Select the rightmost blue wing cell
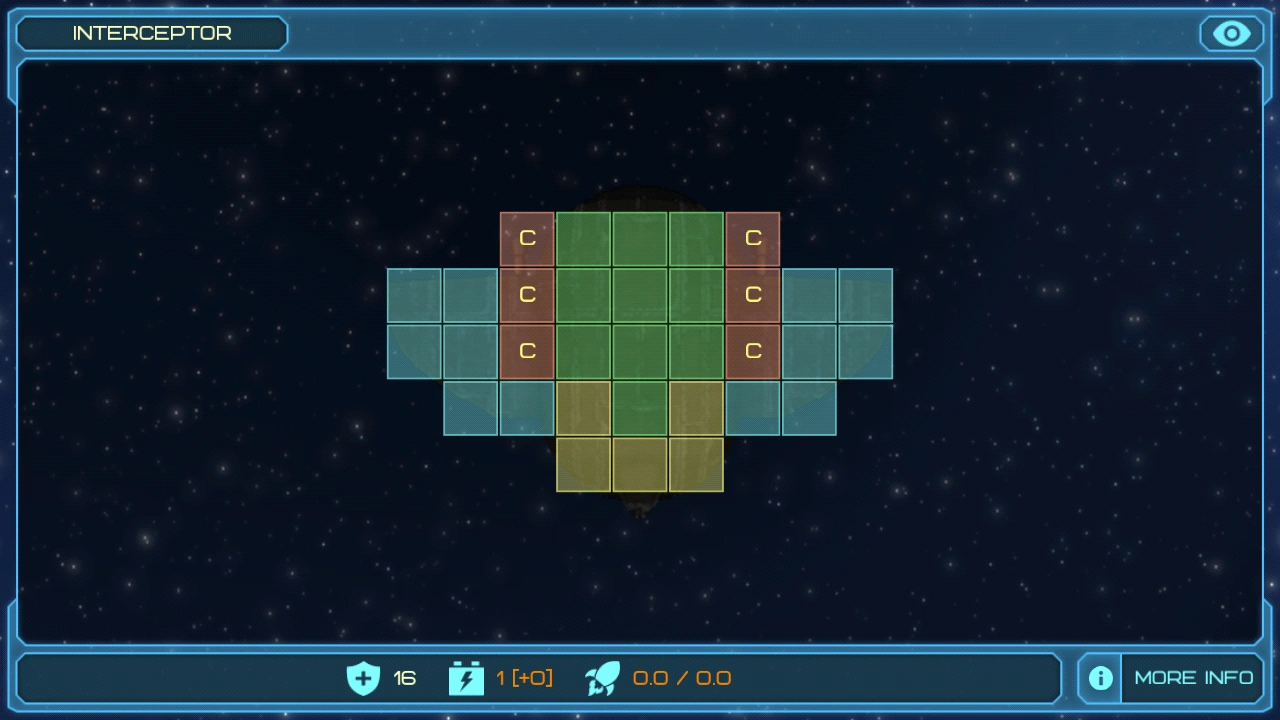This screenshot has width=1280, height=720. (865, 294)
